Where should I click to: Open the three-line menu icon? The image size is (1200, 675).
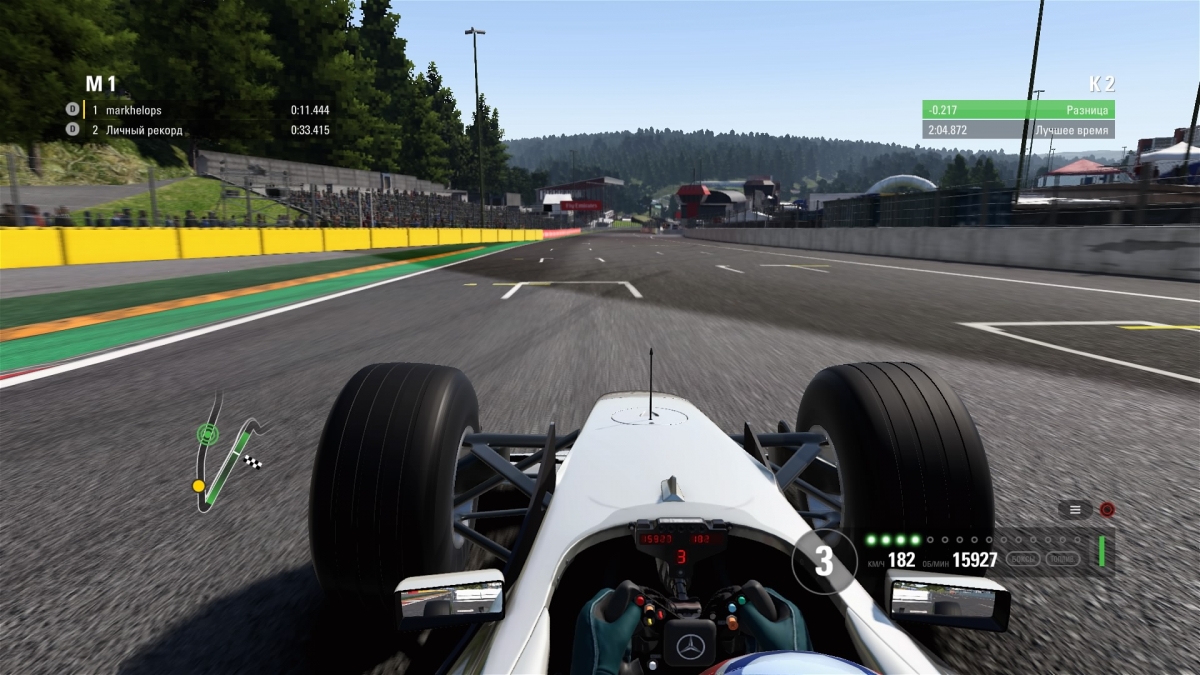coord(1075,509)
